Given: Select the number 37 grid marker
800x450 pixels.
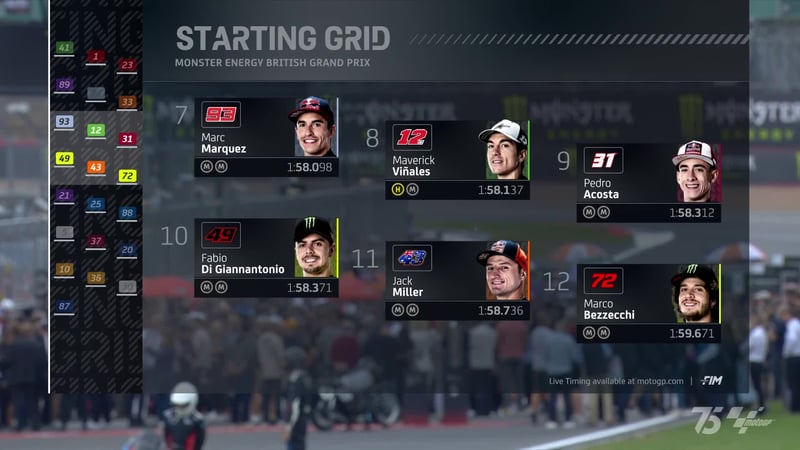Looking at the screenshot, I should coord(96,241).
